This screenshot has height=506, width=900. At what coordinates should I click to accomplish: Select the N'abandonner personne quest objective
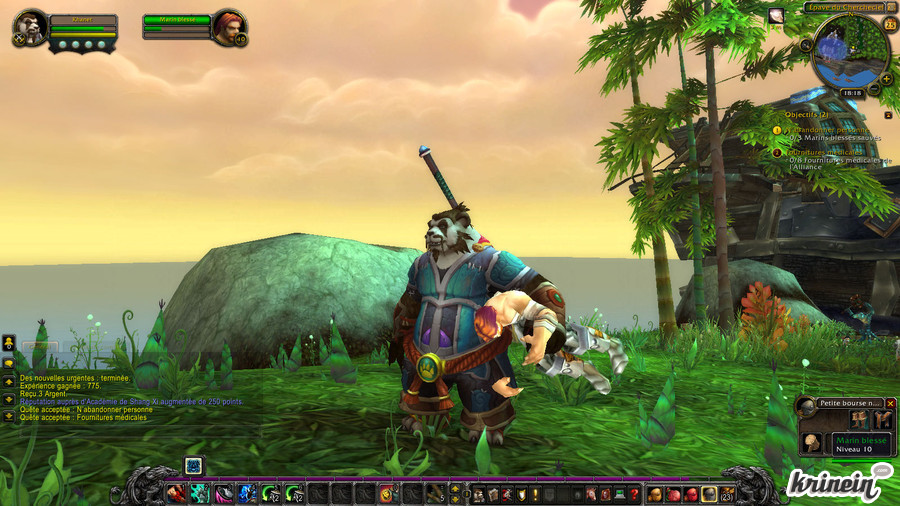826,129
